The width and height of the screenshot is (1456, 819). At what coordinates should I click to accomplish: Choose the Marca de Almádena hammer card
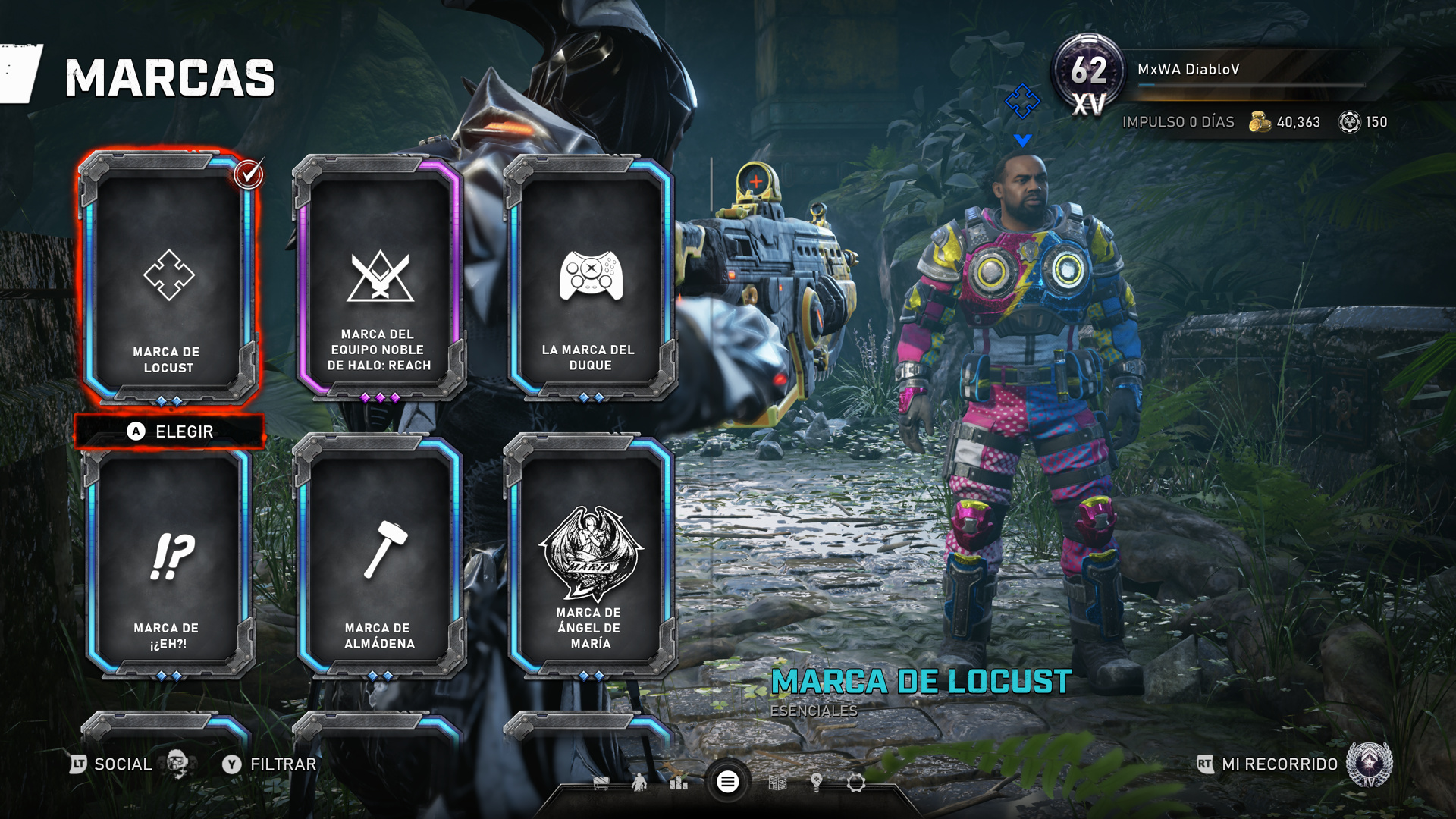pos(378,557)
